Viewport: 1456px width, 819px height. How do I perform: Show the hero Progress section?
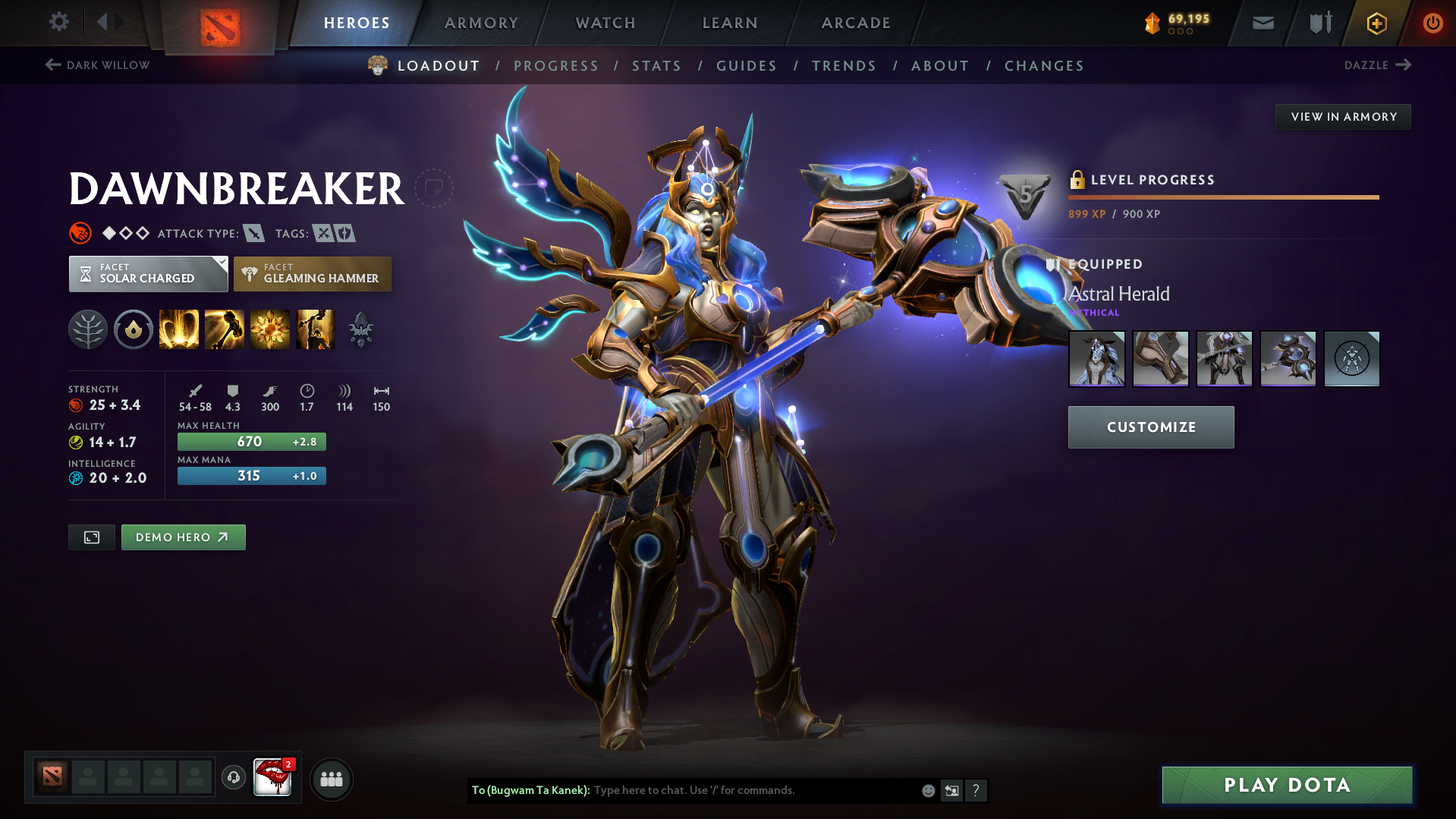tap(556, 66)
